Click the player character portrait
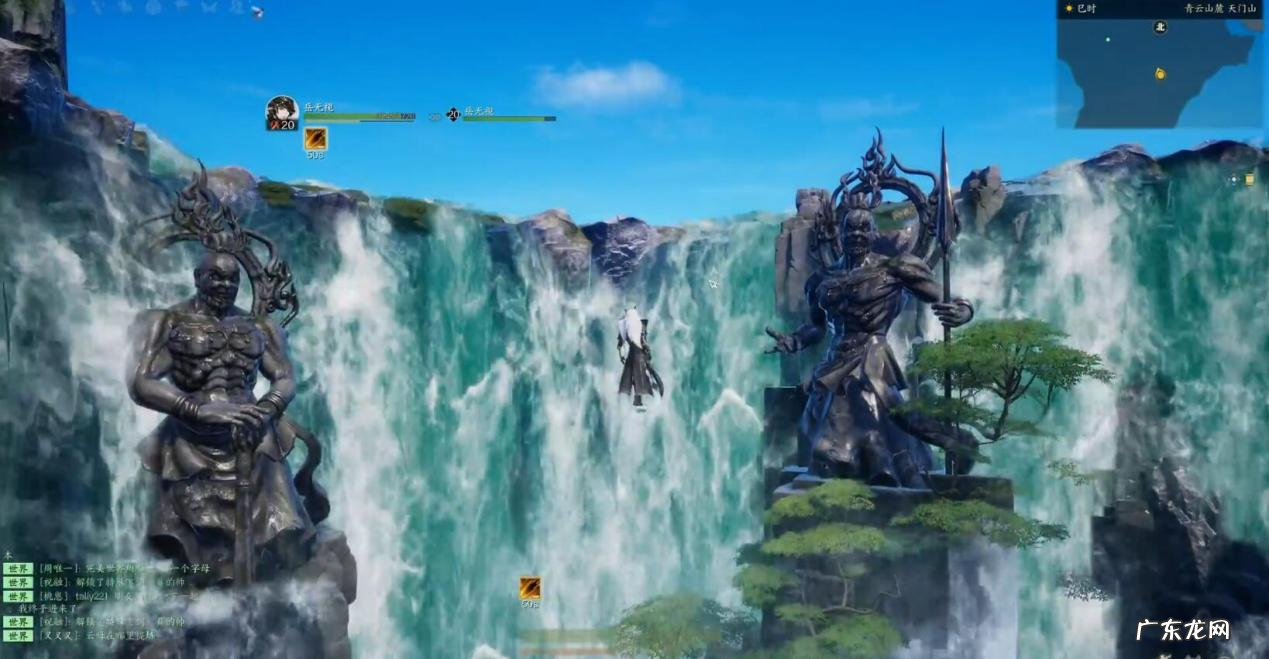Screen dimensions: 1269x659 coord(281,111)
